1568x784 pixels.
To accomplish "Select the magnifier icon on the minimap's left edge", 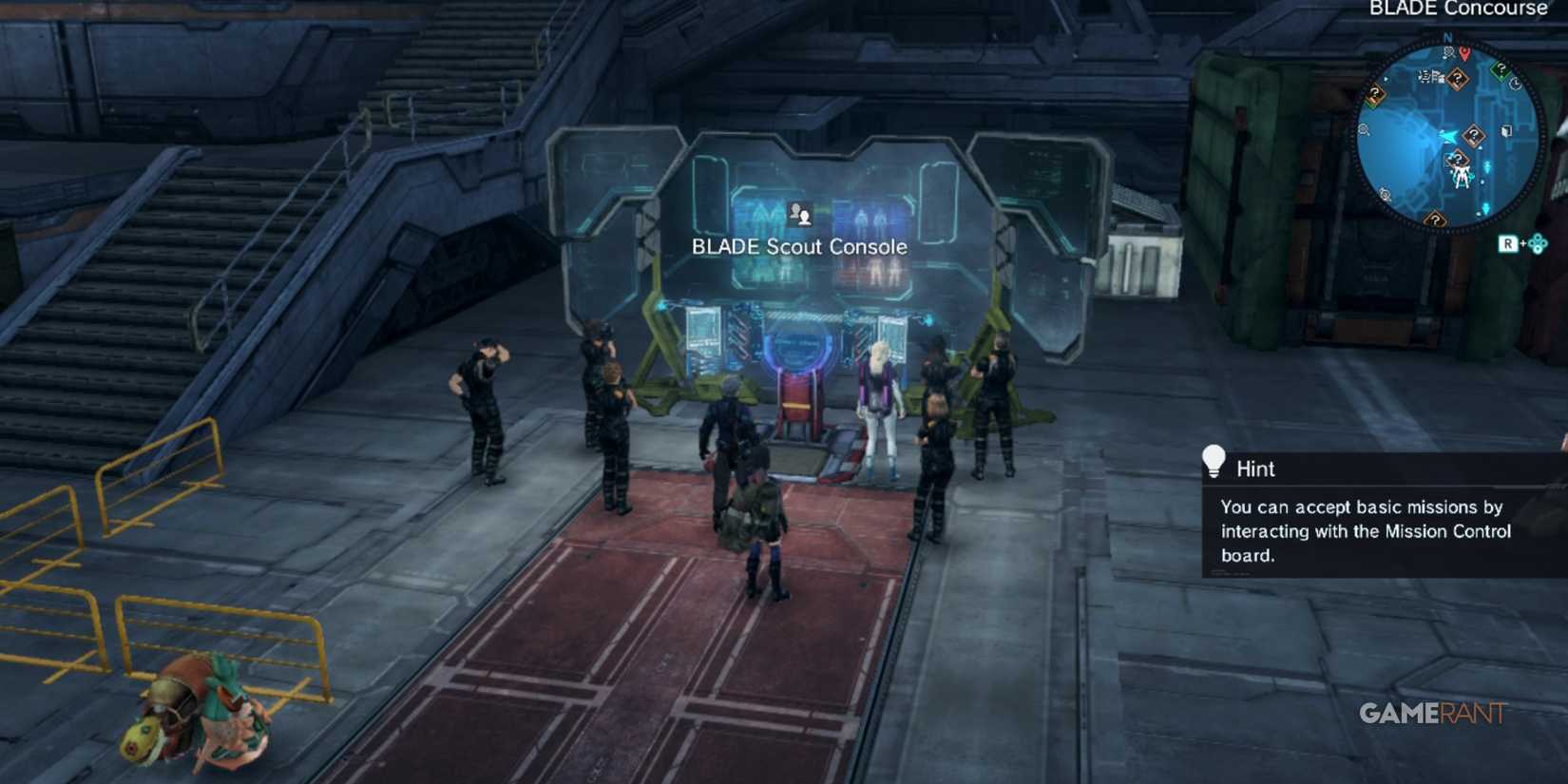I will tap(1363, 129).
